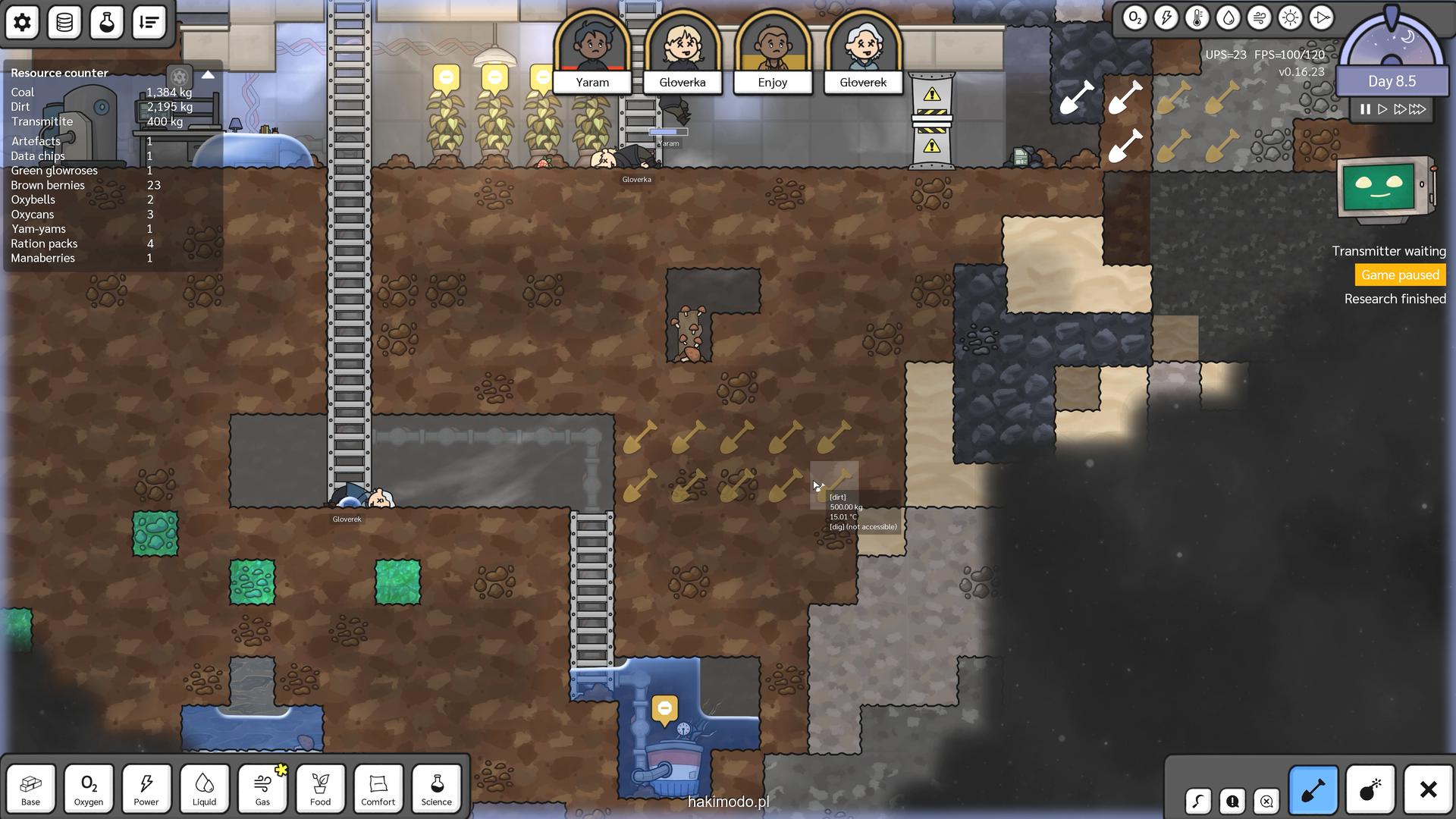Collapse the Resource counter panel

click(208, 75)
